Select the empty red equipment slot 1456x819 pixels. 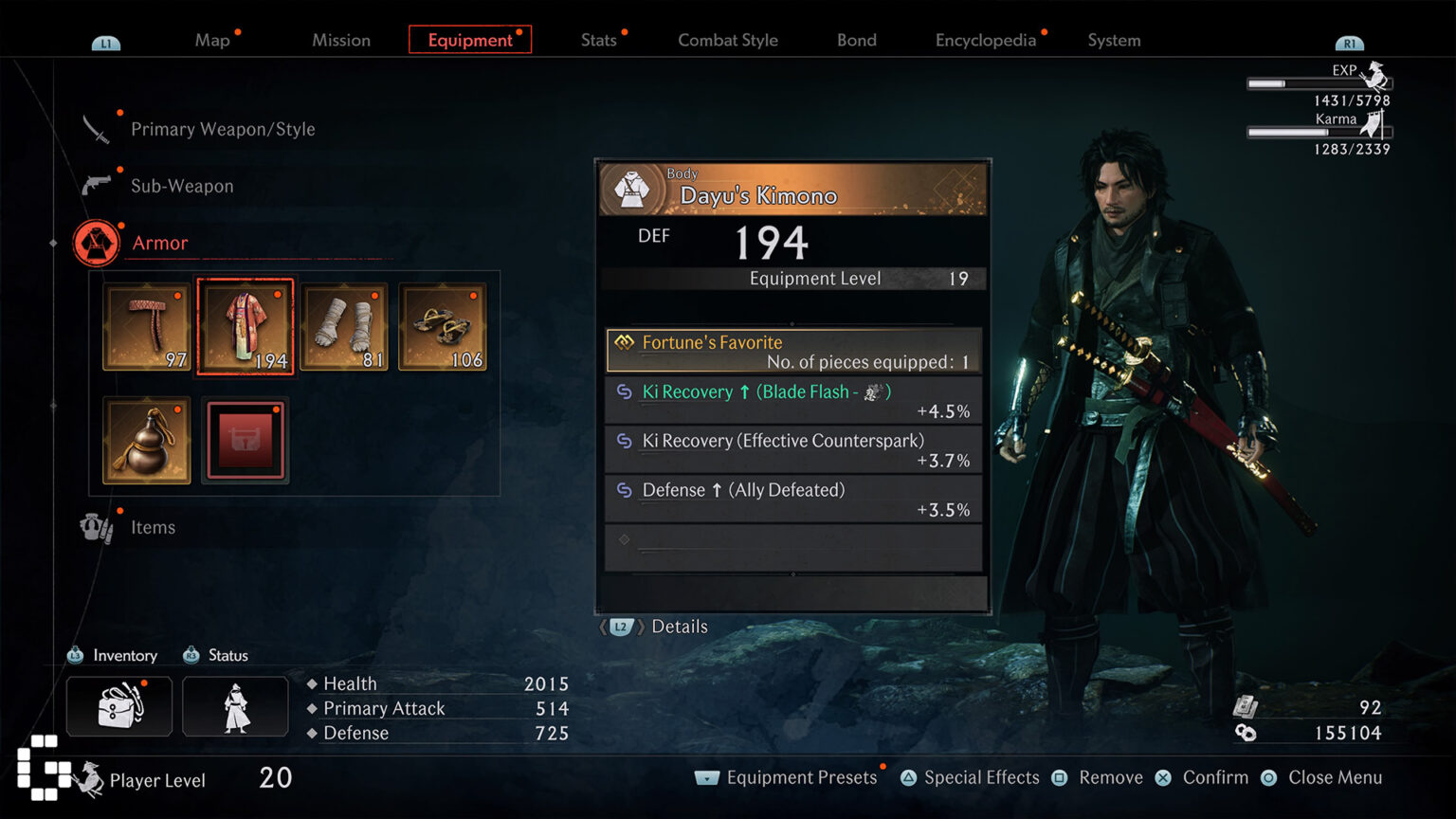(245, 439)
